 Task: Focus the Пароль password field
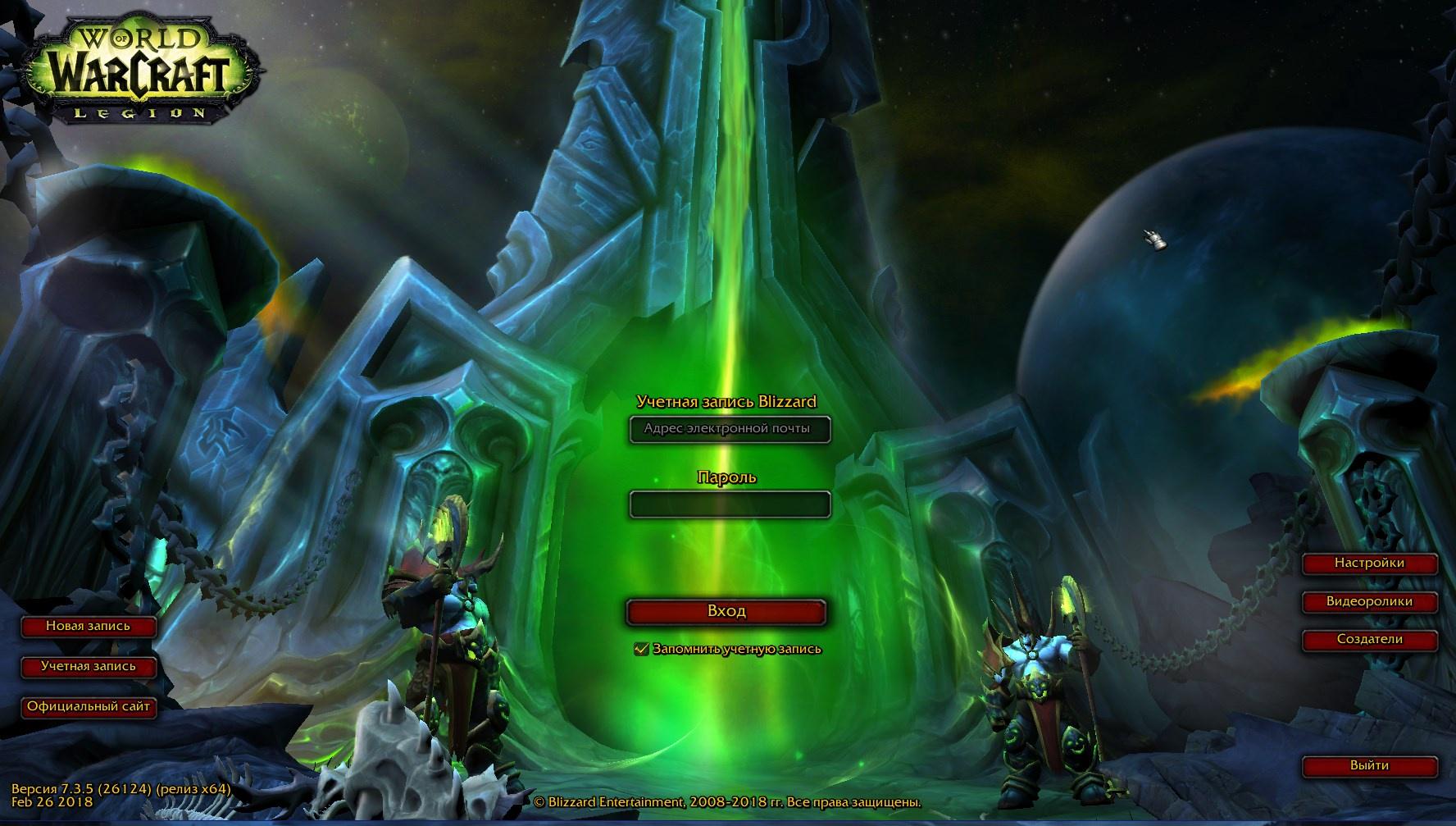tap(729, 504)
